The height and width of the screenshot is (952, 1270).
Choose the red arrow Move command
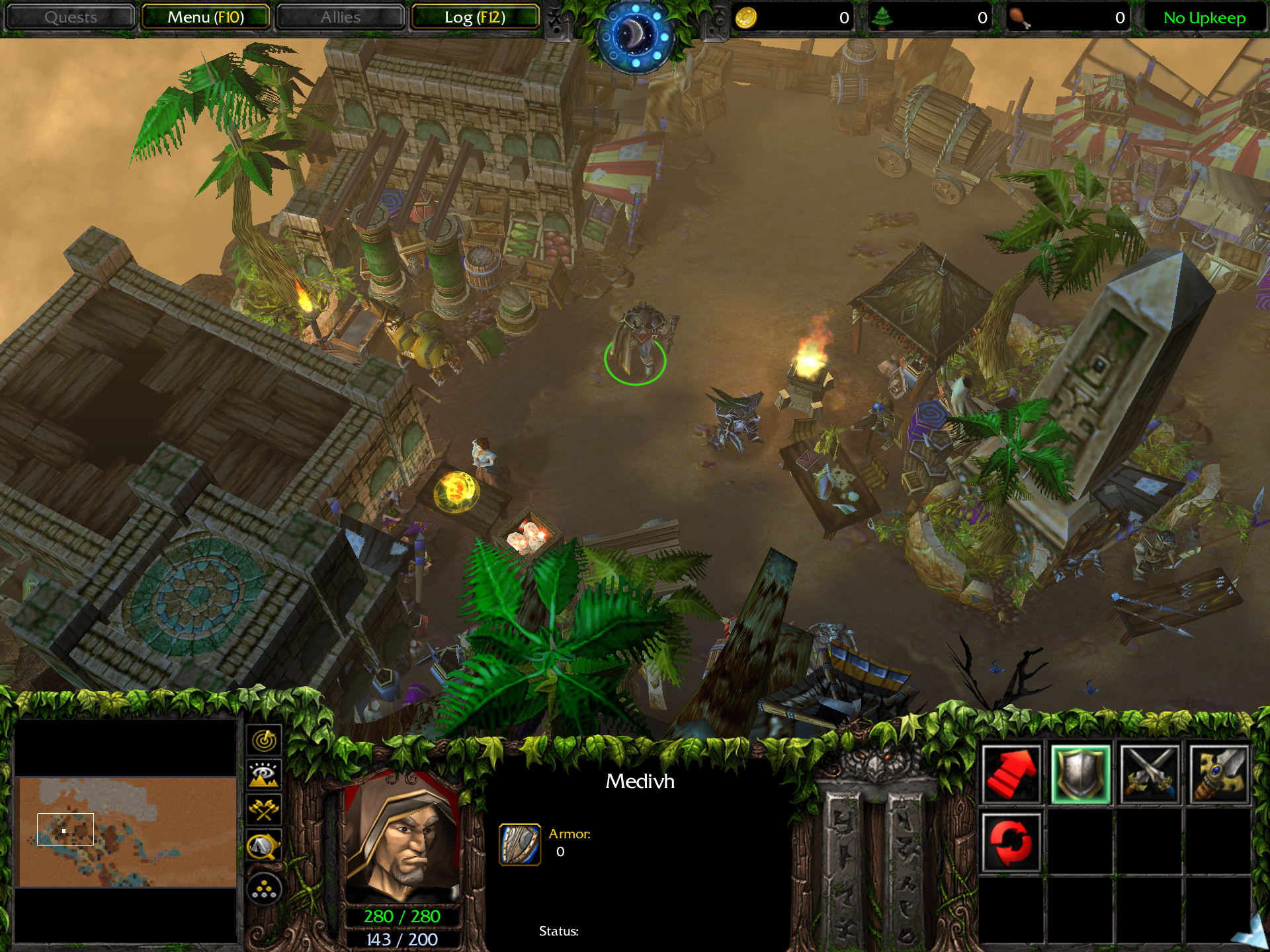(x=1011, y=775)
